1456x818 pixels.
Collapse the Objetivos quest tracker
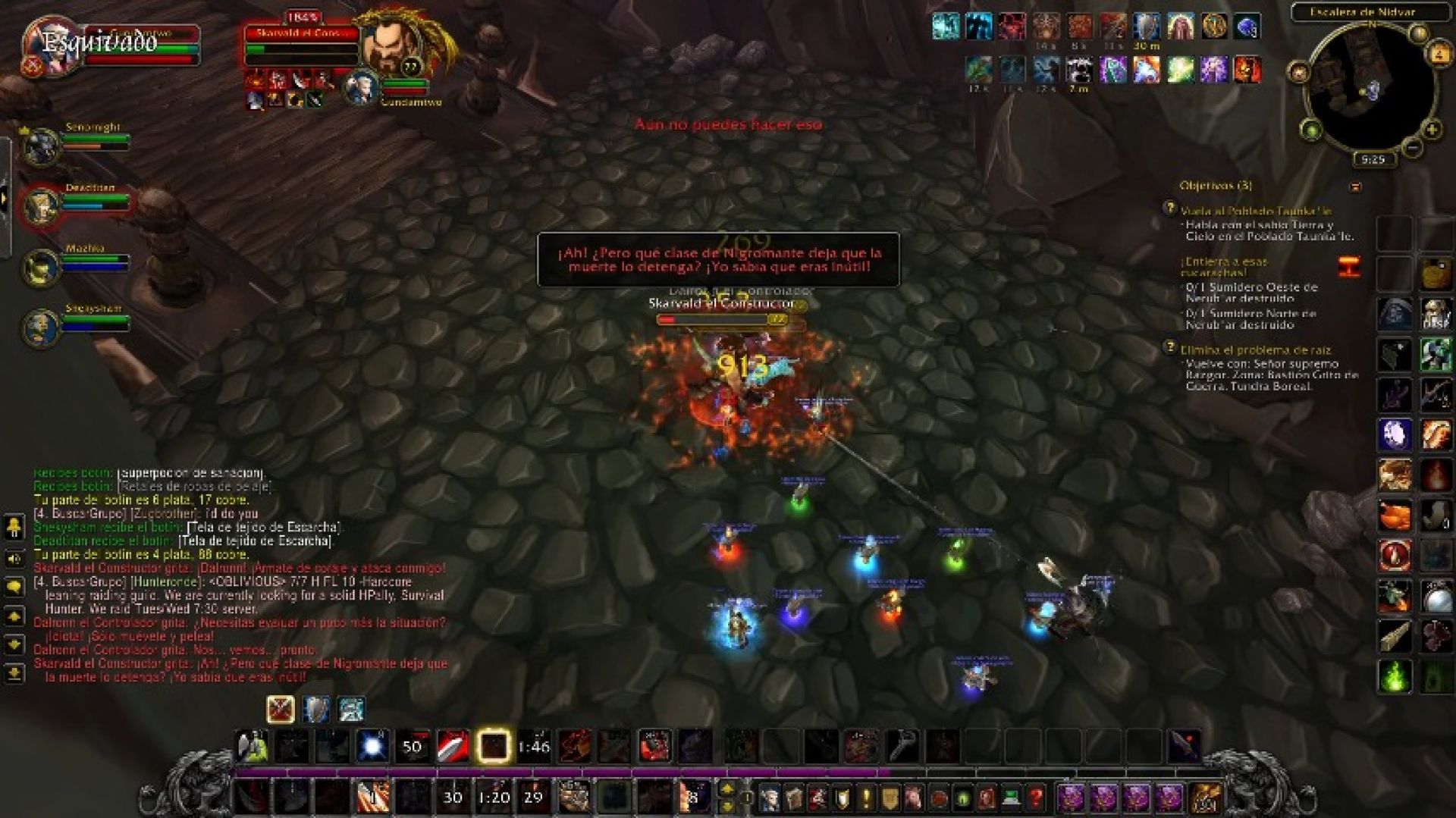pyautogui.click(x=1355, y=186)
